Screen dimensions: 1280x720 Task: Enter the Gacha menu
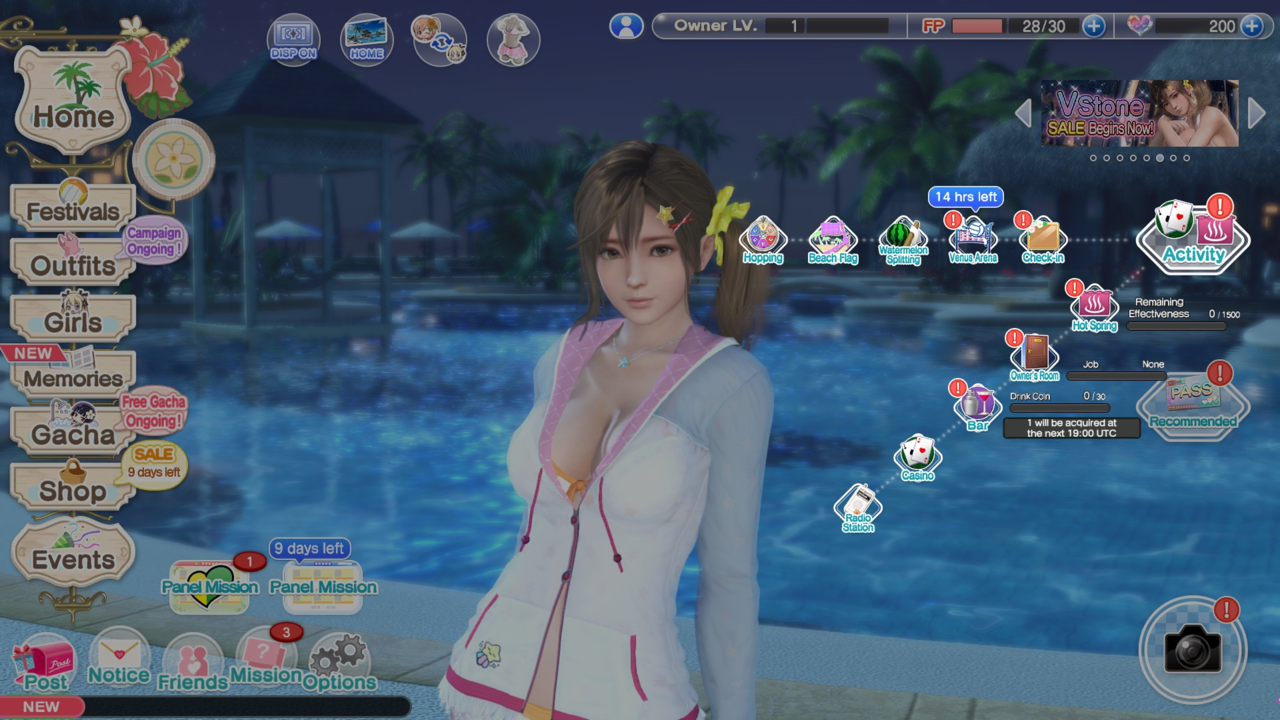(72, 433)
